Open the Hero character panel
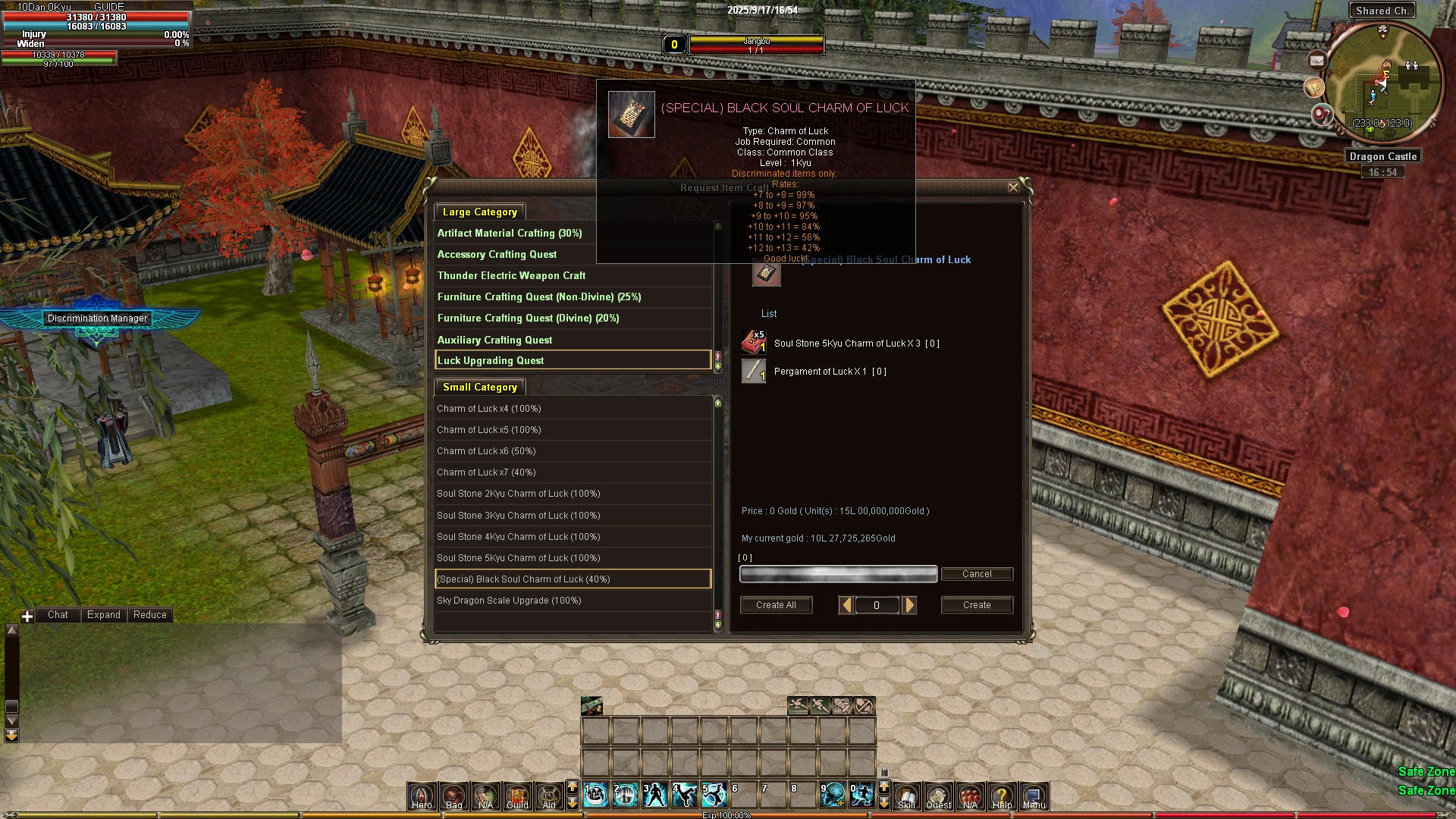Image resolution: width=1456 pixels, height=819 pixels. tap(422, 796)
